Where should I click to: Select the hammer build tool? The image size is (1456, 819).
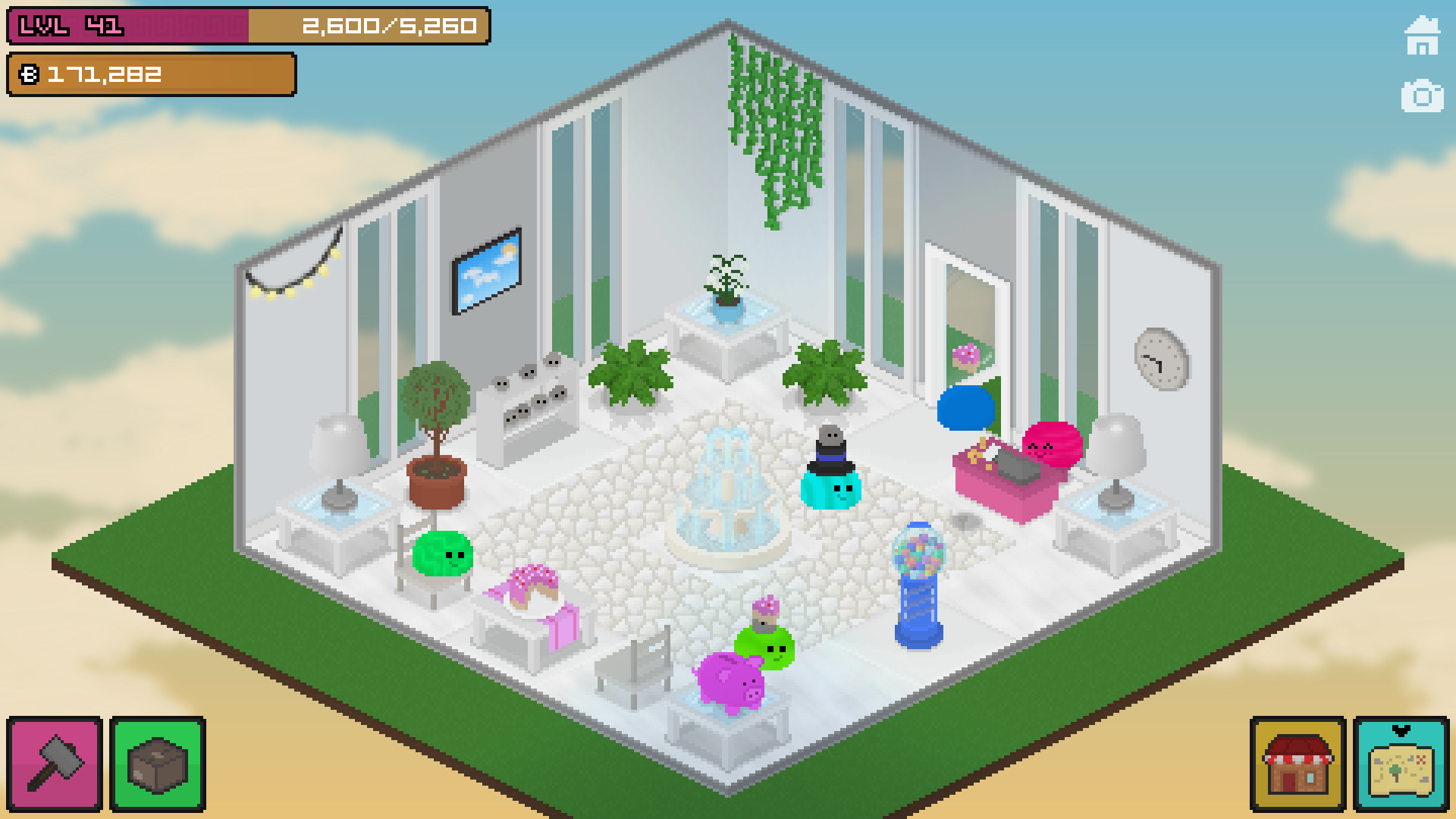tap(53, 764)
